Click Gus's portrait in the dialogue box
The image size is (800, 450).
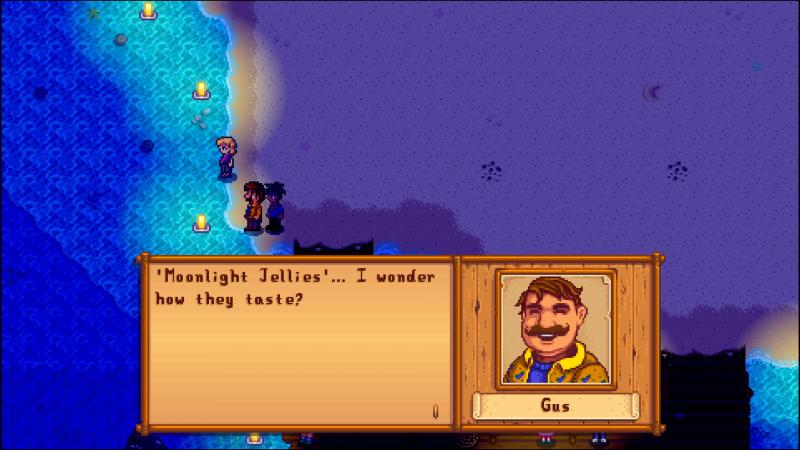556,328
